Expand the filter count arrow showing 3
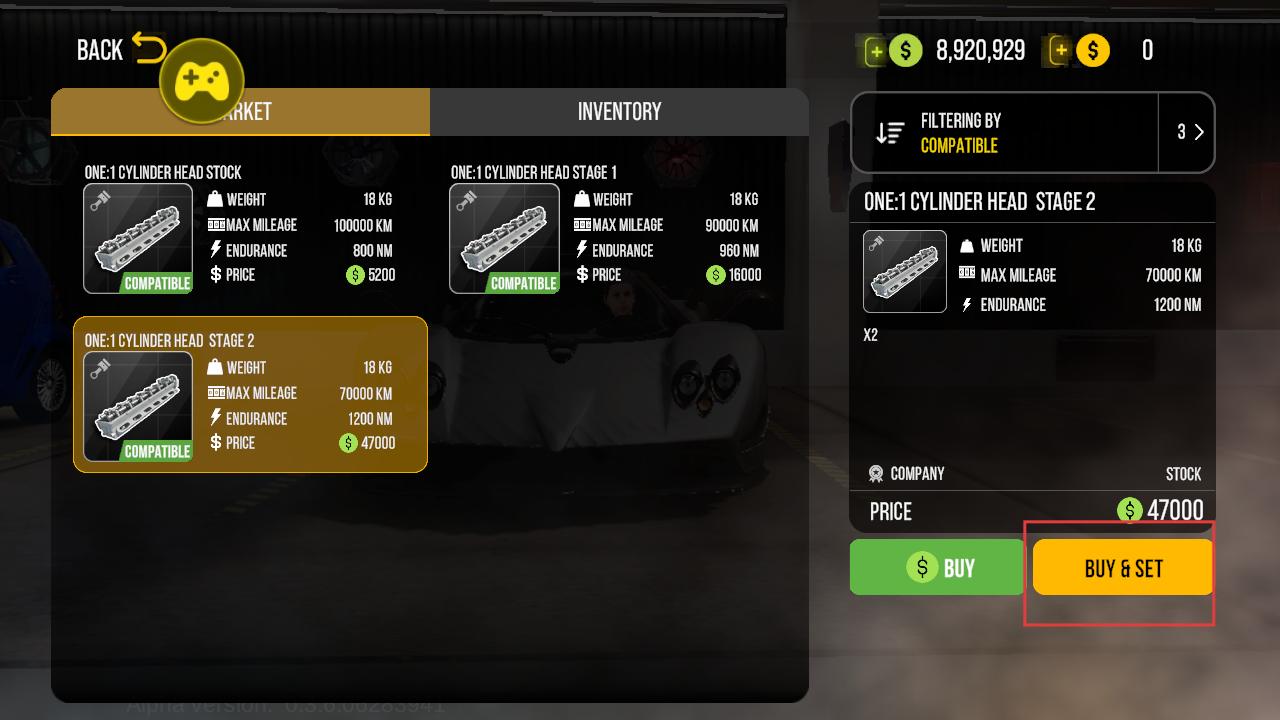 tap(1188, 132)
